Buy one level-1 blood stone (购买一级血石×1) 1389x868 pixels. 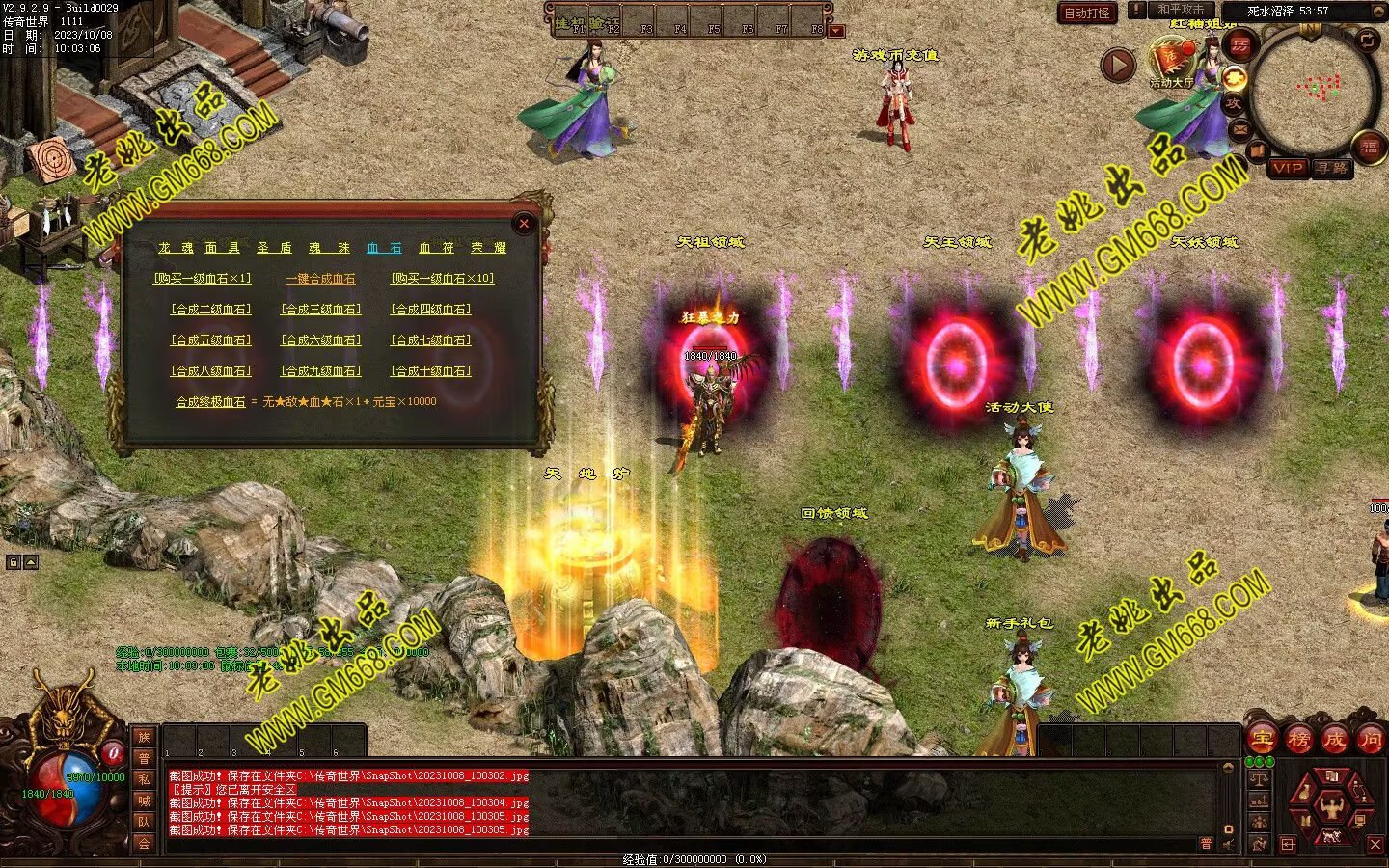[x=202, y=279]
